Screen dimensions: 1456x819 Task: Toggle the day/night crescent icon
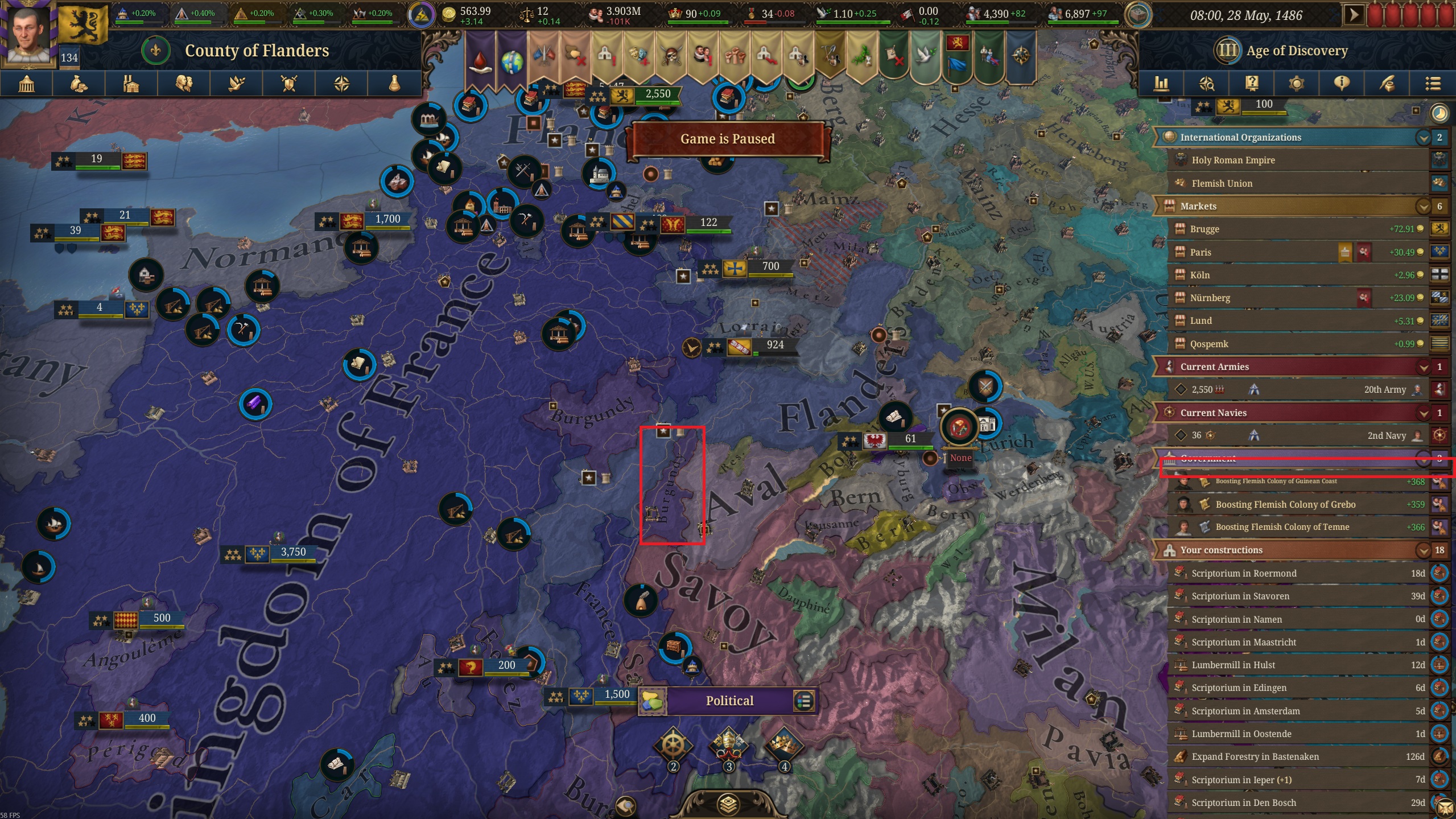click(x=1439, y=113)
